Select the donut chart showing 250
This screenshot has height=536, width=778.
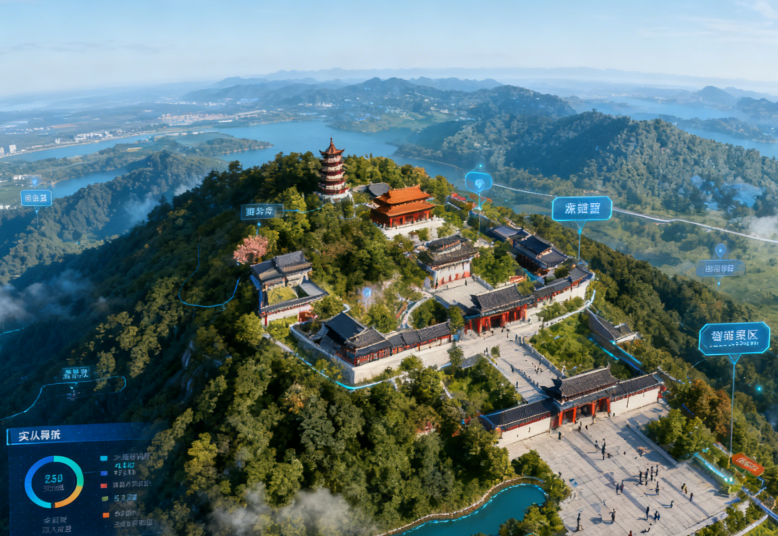pyautogui.click(x=54, y=481)
